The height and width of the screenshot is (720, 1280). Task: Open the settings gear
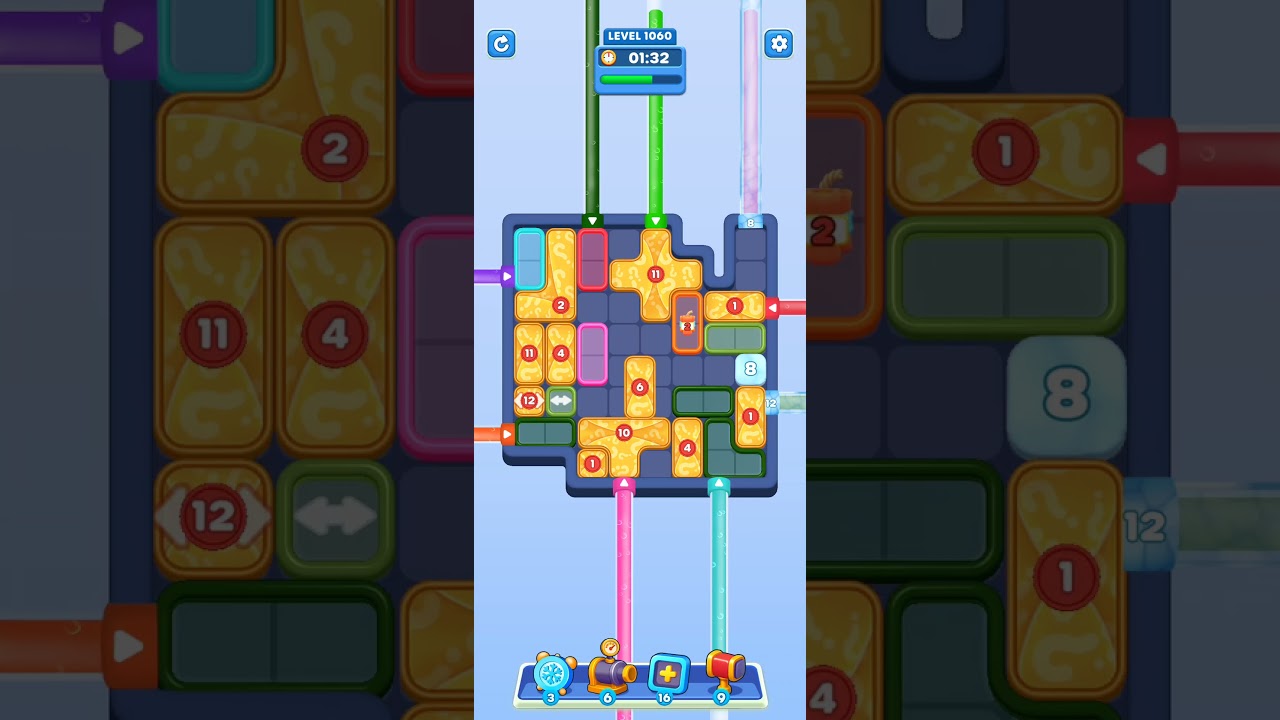(x=779, y=44)
